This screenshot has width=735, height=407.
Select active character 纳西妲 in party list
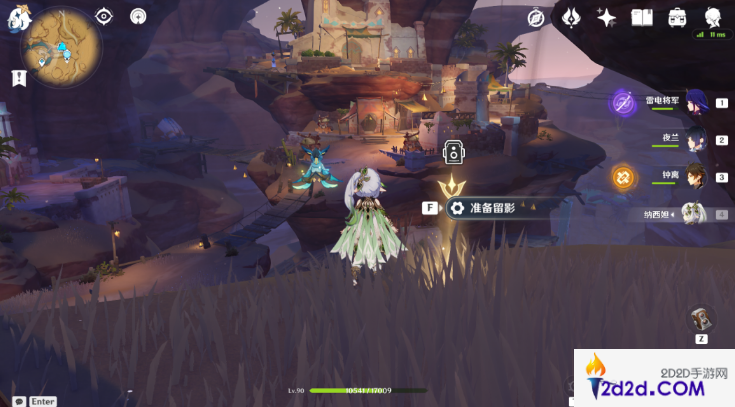696,213
